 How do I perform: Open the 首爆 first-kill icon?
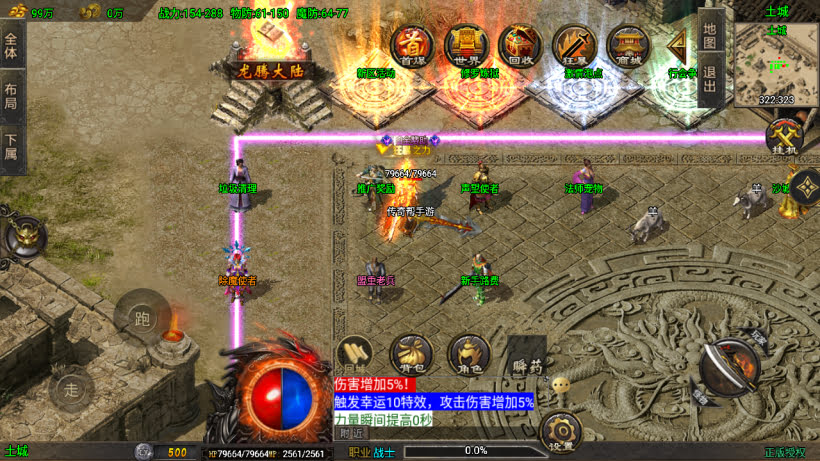[x=411, y=45]
